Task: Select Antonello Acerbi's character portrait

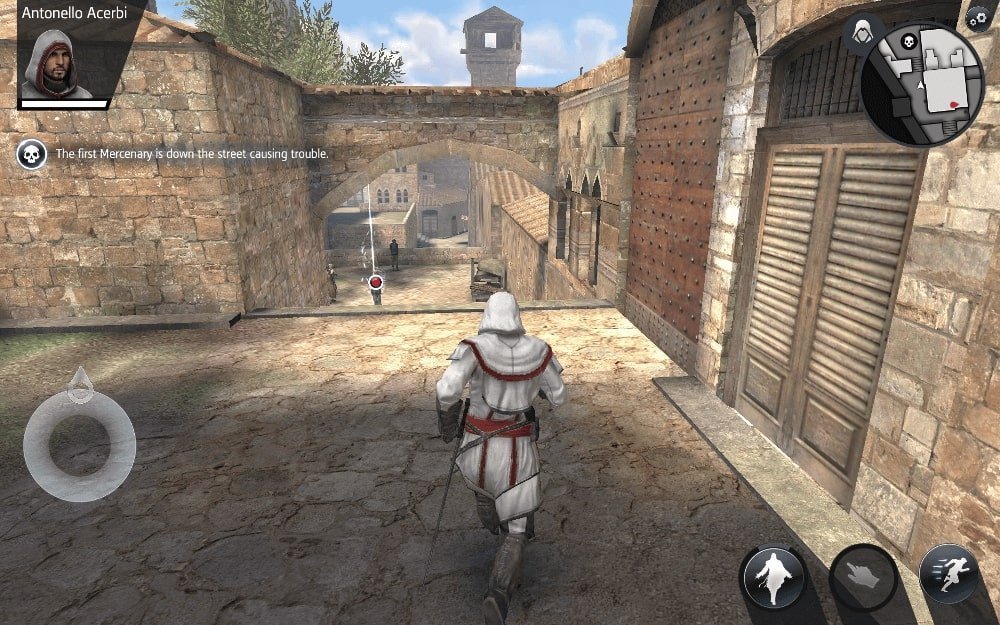Action: [x=57, y=63]
